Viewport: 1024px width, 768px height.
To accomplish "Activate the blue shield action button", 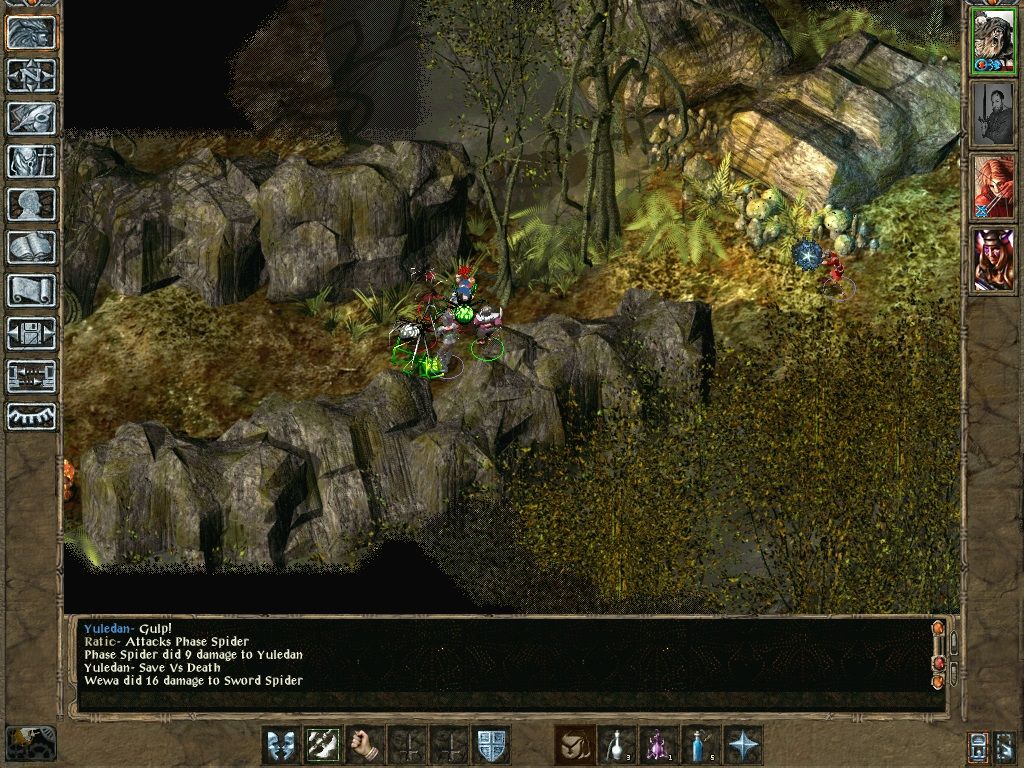I will tap(492, 746).
